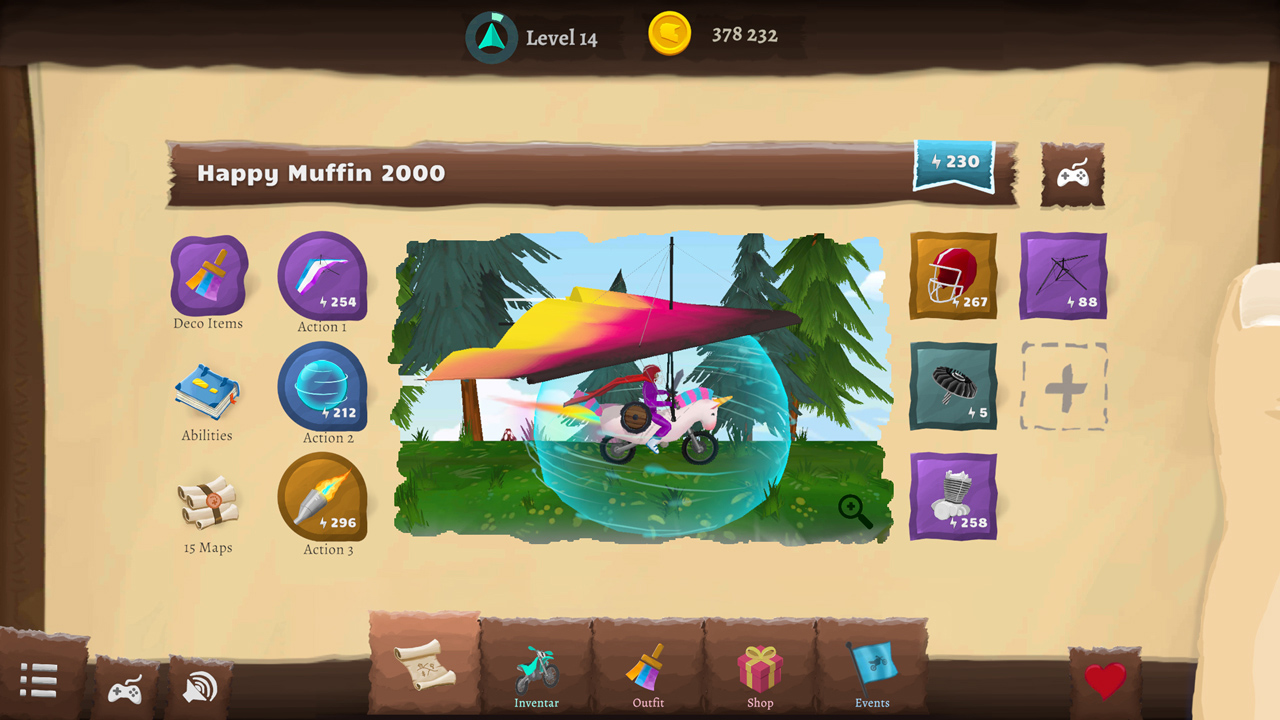
Task: Select the exhaust pipes upgrade costing 258
Action: [951, 496]
